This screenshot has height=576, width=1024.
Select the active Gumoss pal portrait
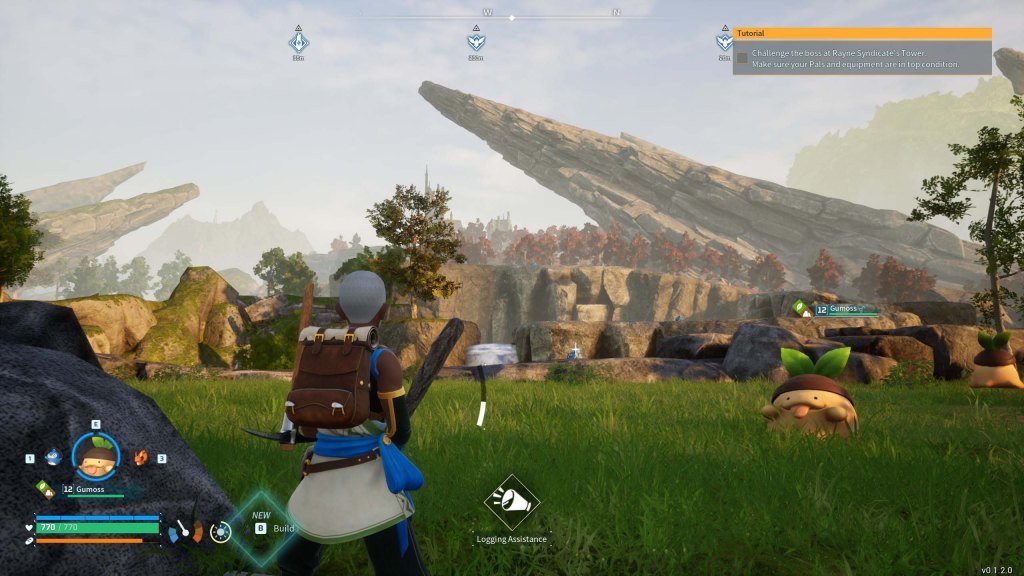pos(96,457)
